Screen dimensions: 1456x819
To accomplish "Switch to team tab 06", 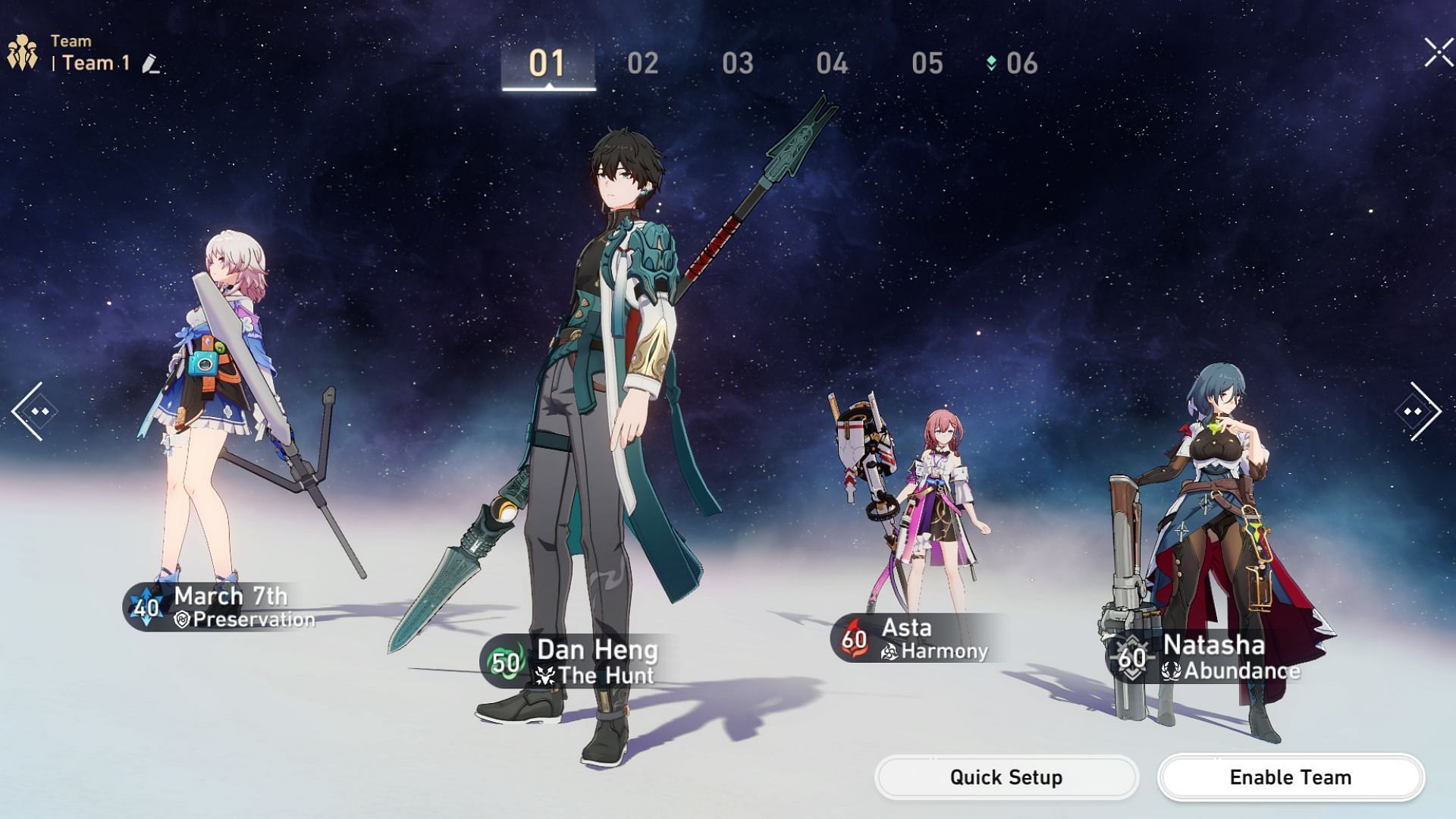I will [1021, 64].
